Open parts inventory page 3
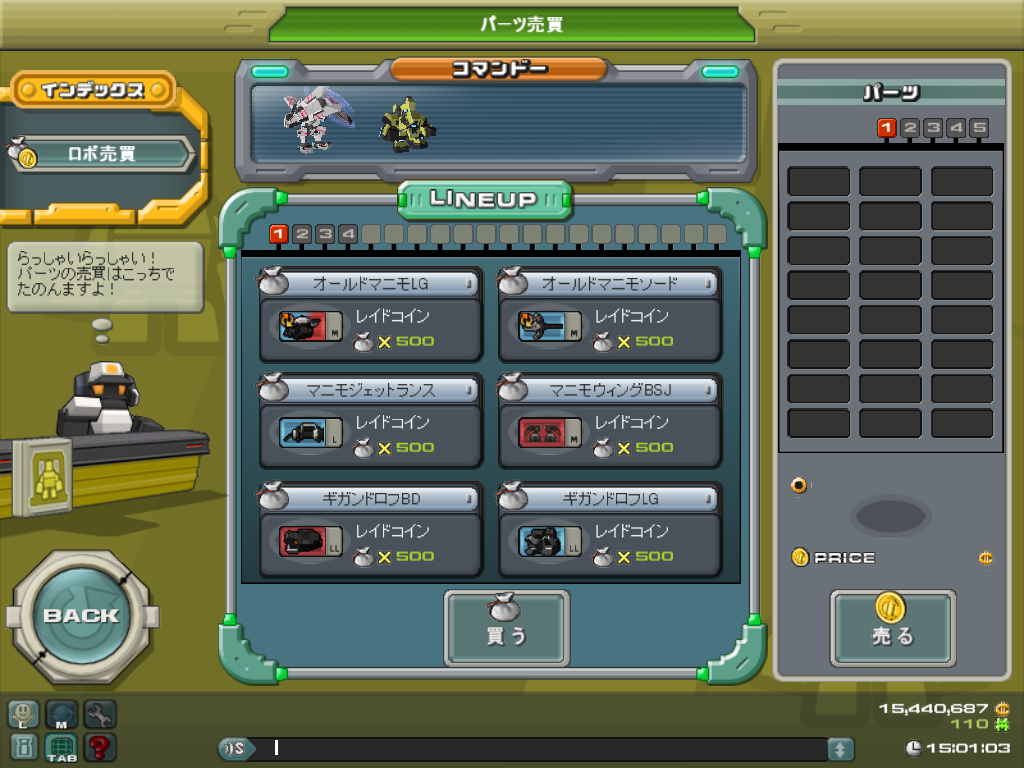 tap(933, 128)
